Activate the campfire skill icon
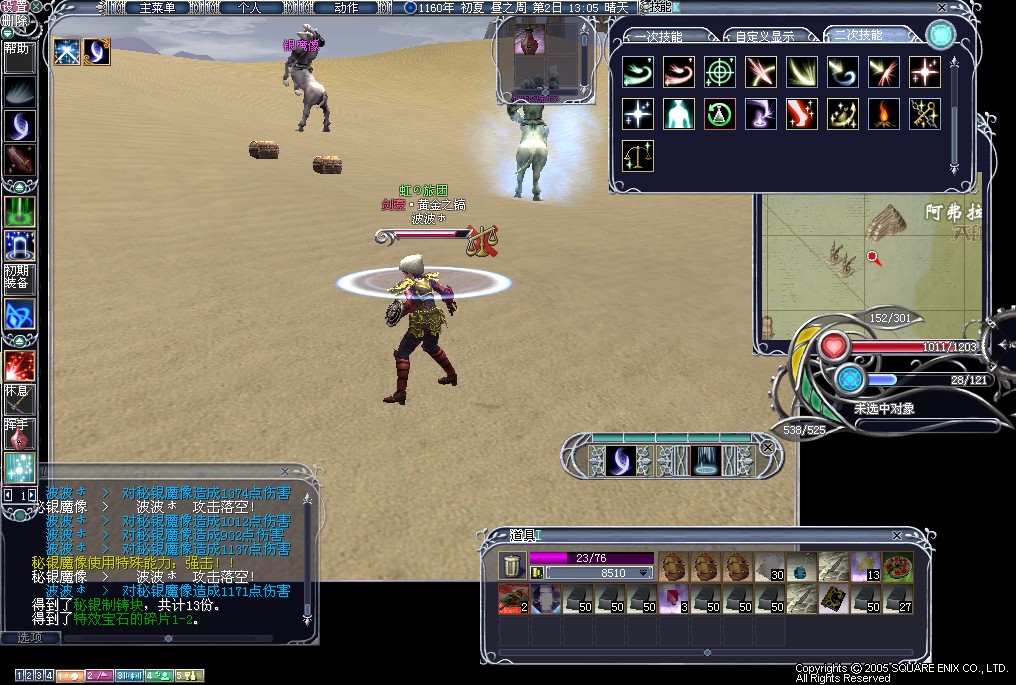The height and width of the screenshot is (685, 1016). pos(883,113)
